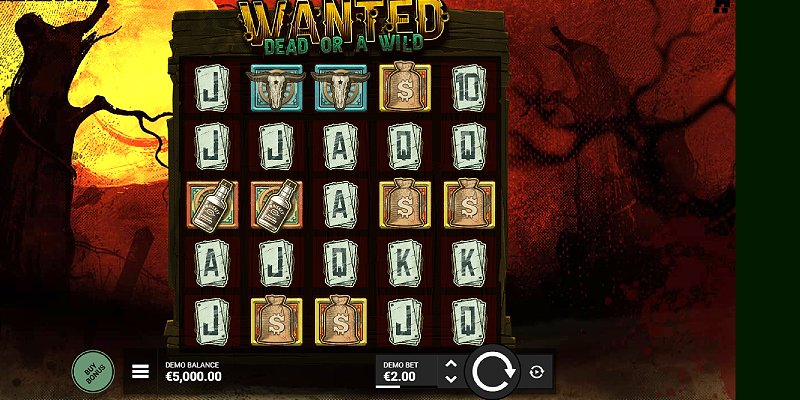Viewport: 800px width, 400px height.
Task: Decrease the demo bet with down arrow
Action: click(450, 380)
